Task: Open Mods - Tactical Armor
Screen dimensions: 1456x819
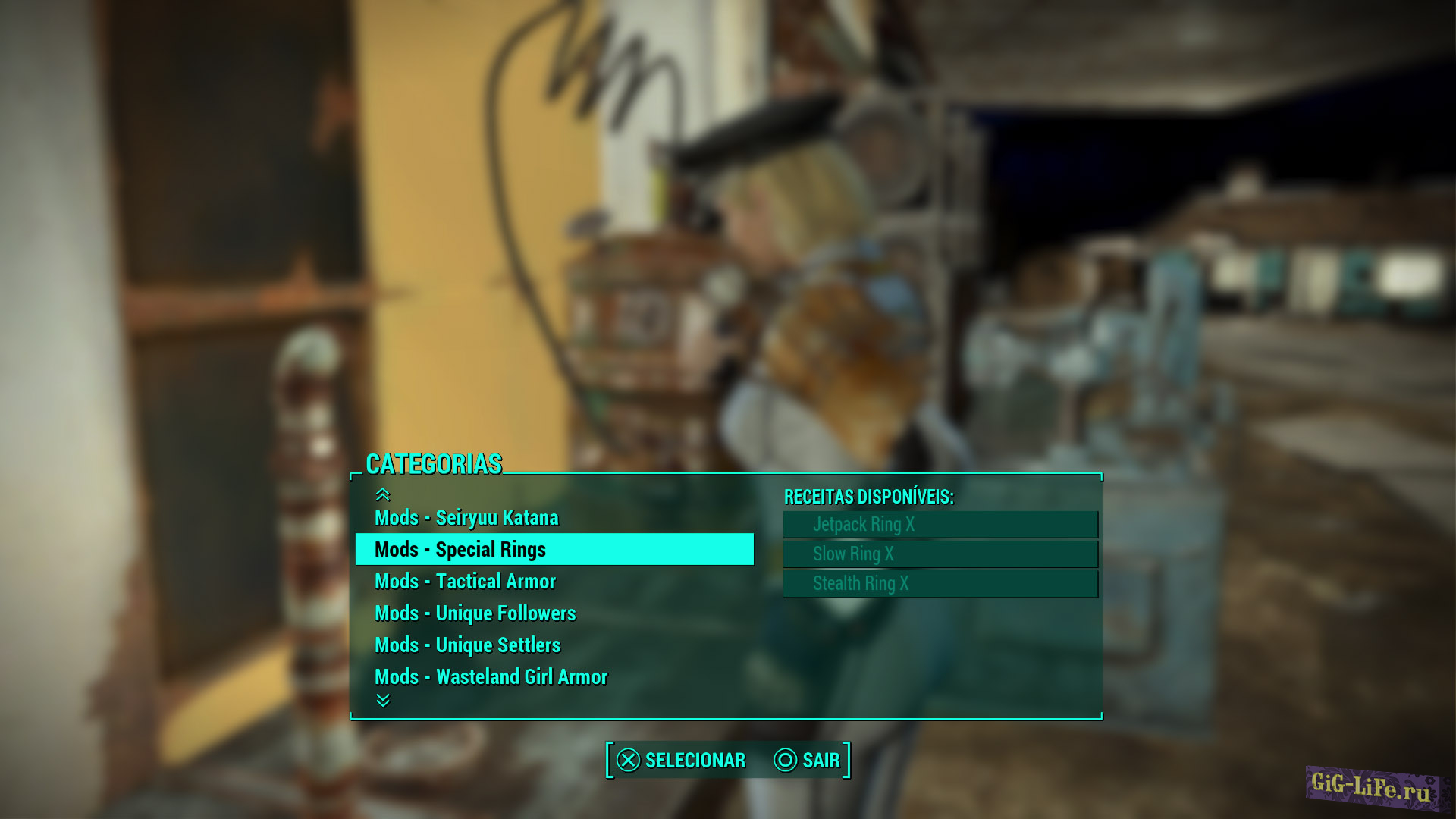Action: coord(466,581)
